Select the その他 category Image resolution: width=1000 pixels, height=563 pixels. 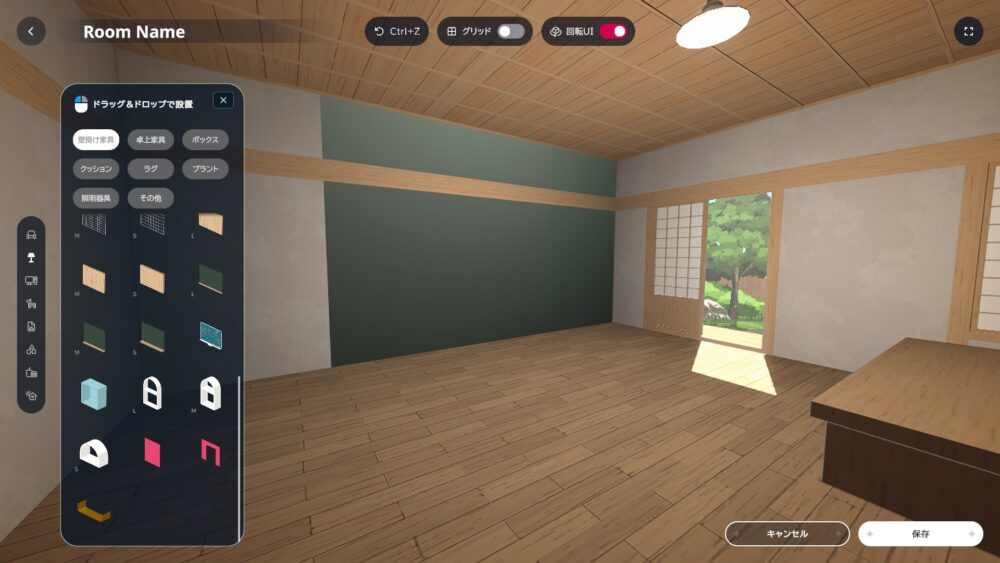[x=151, y=198]
